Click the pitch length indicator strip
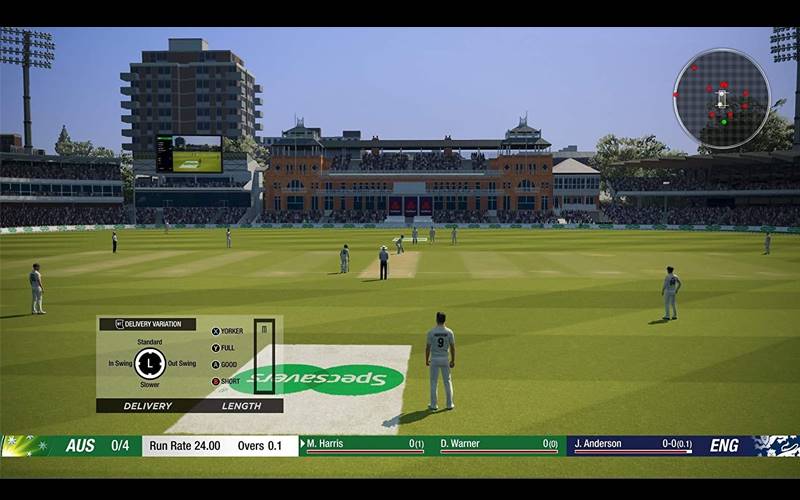800x500 pixels. coord(264,356)
